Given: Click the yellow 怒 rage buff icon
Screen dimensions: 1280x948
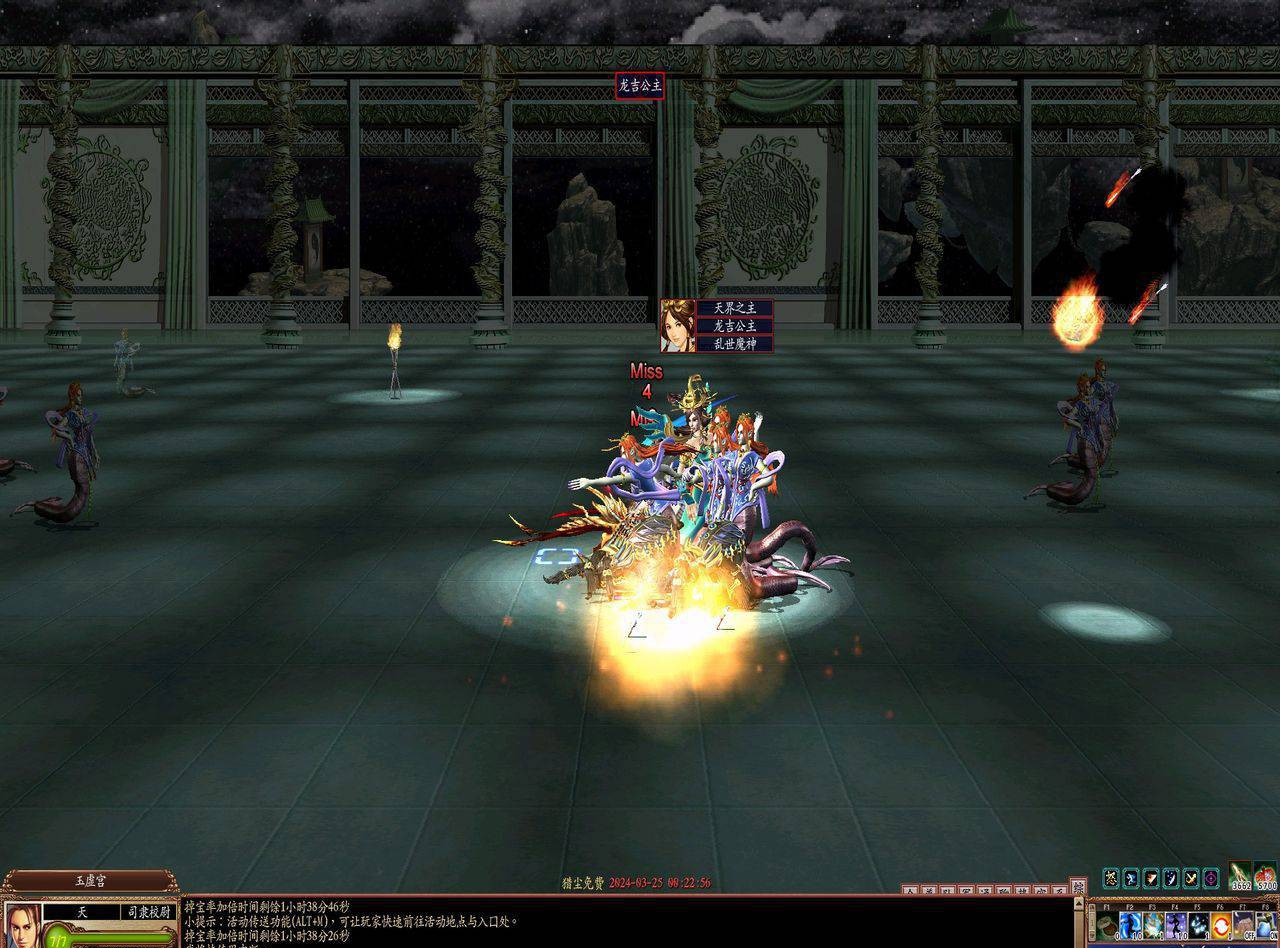Looking at the screenshot, I should tap(1110, 878).
